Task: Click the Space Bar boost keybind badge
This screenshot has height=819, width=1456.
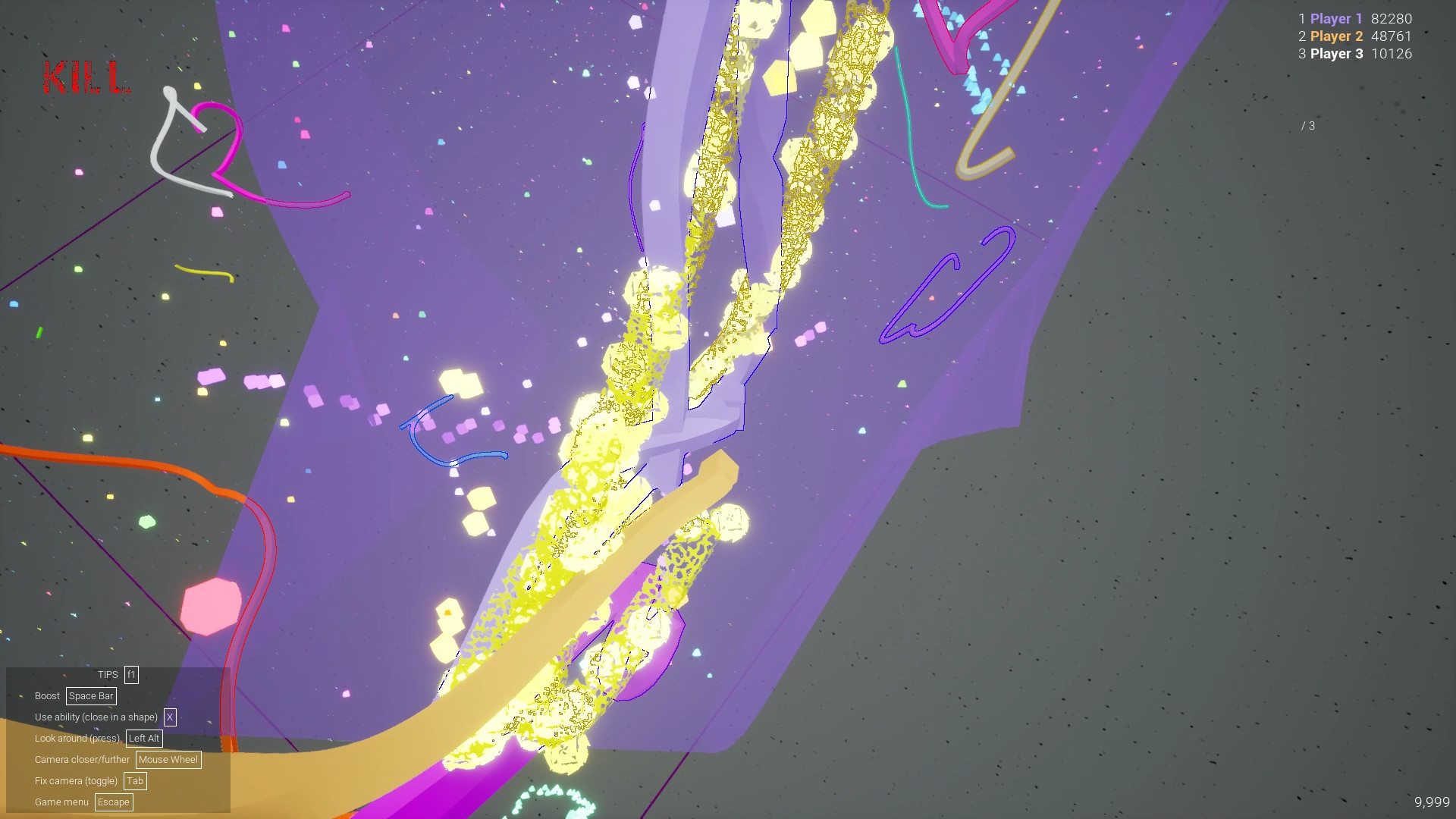Action: (91, 695)
